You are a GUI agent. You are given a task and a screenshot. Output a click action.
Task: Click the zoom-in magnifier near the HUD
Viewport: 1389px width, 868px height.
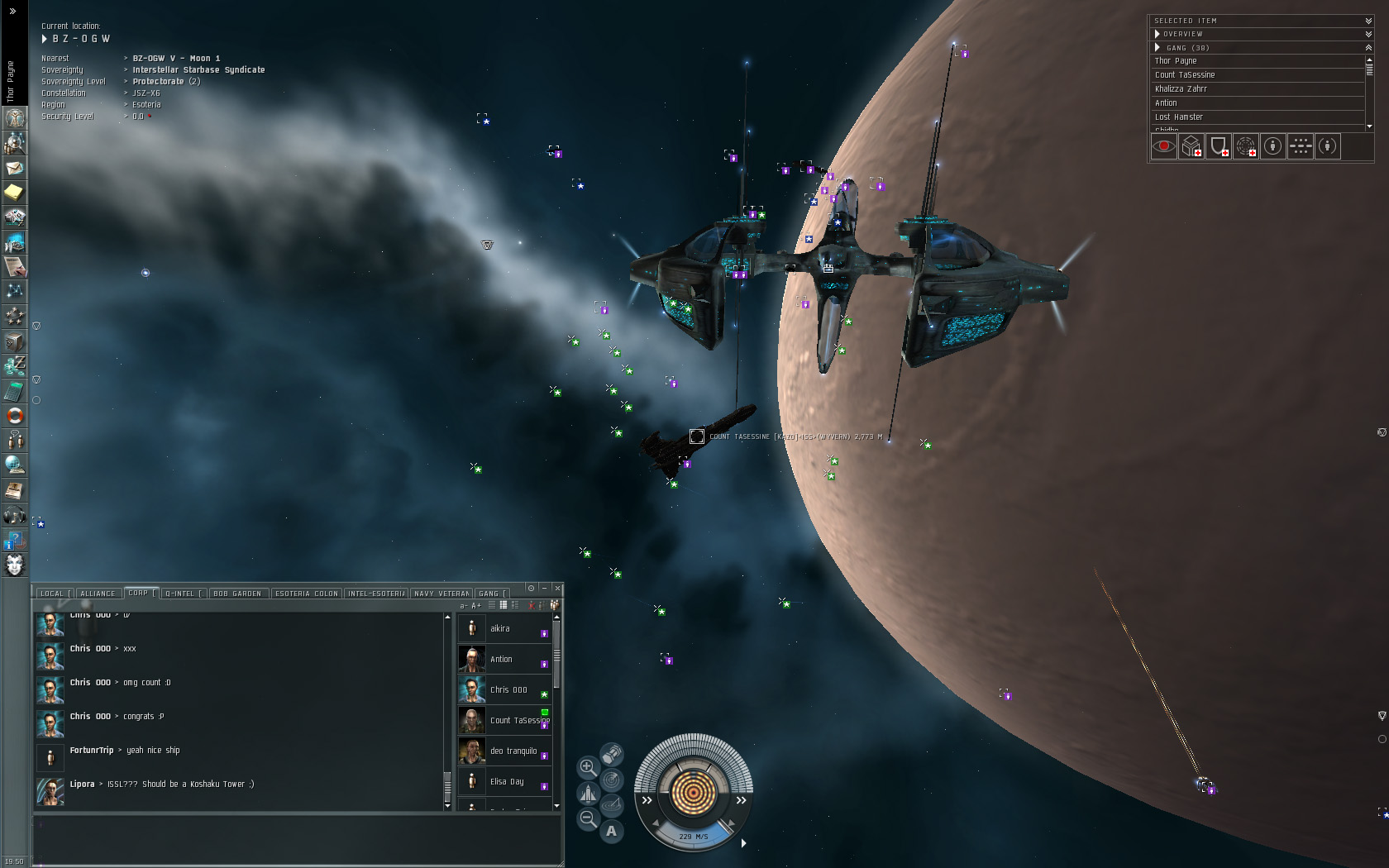tap(587, 767)
